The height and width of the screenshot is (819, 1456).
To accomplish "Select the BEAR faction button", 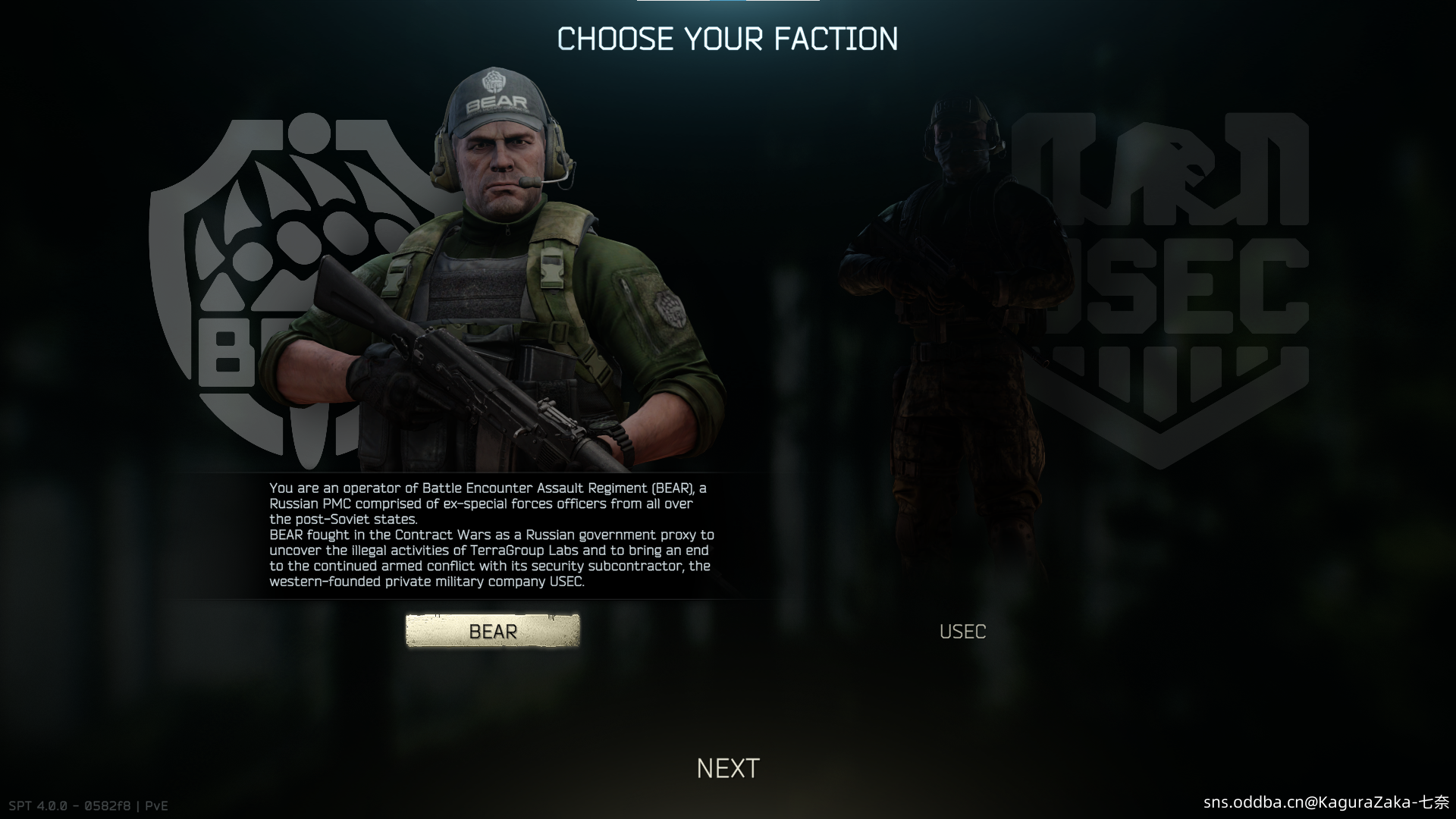I will click(x=492, y=631).
